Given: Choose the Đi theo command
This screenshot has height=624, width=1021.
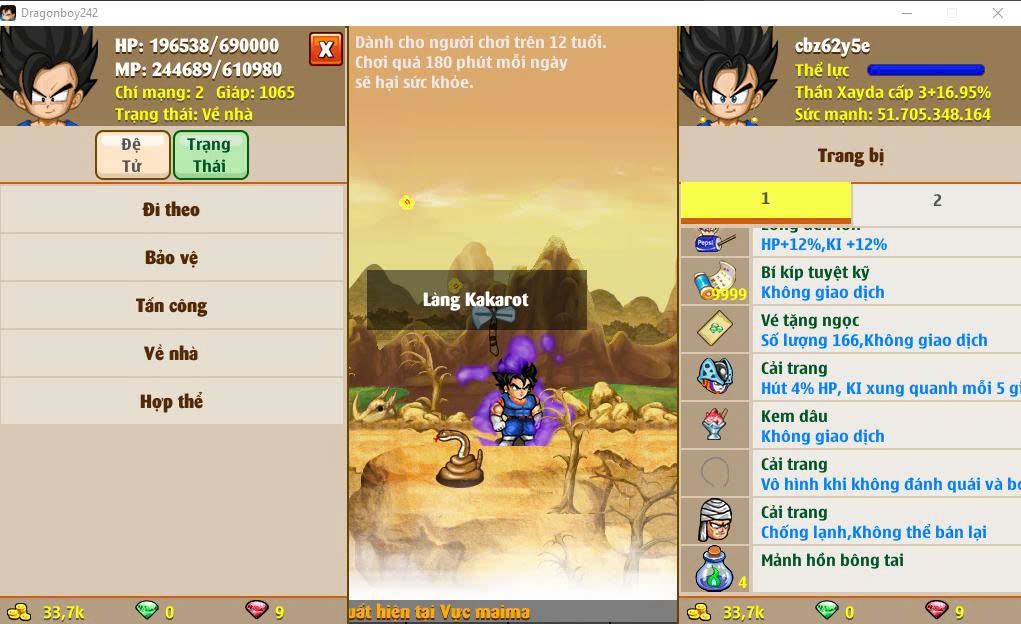Looking at the screenshot, I should [171, 210].
